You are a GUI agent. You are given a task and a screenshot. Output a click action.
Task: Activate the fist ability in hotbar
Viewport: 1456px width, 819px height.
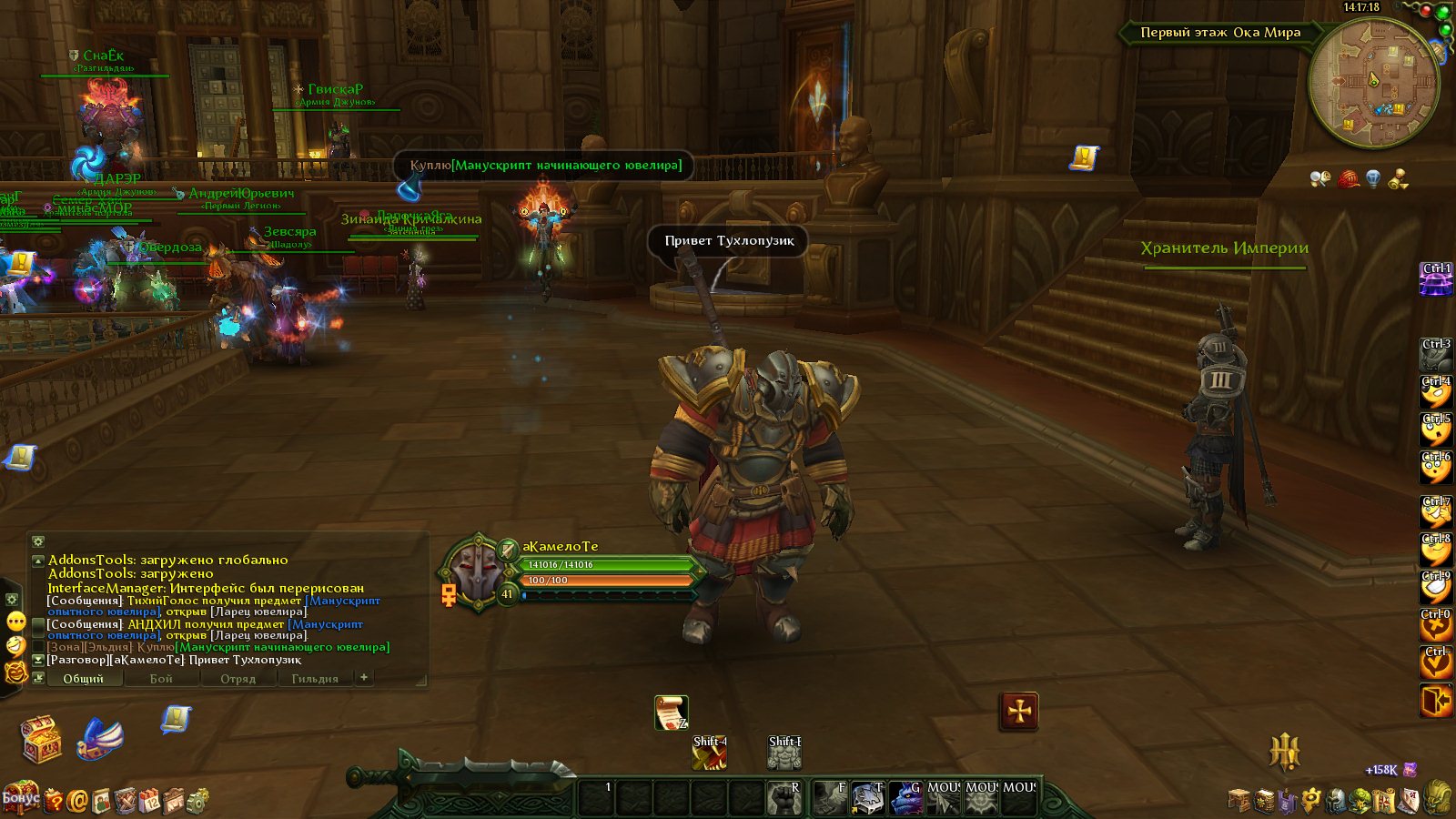[783, 798]
